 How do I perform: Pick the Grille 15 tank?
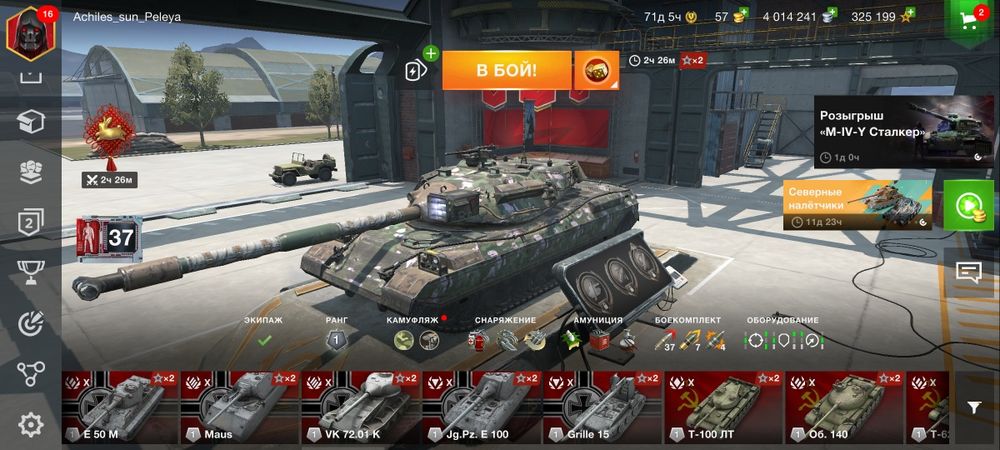click(602, 407)
